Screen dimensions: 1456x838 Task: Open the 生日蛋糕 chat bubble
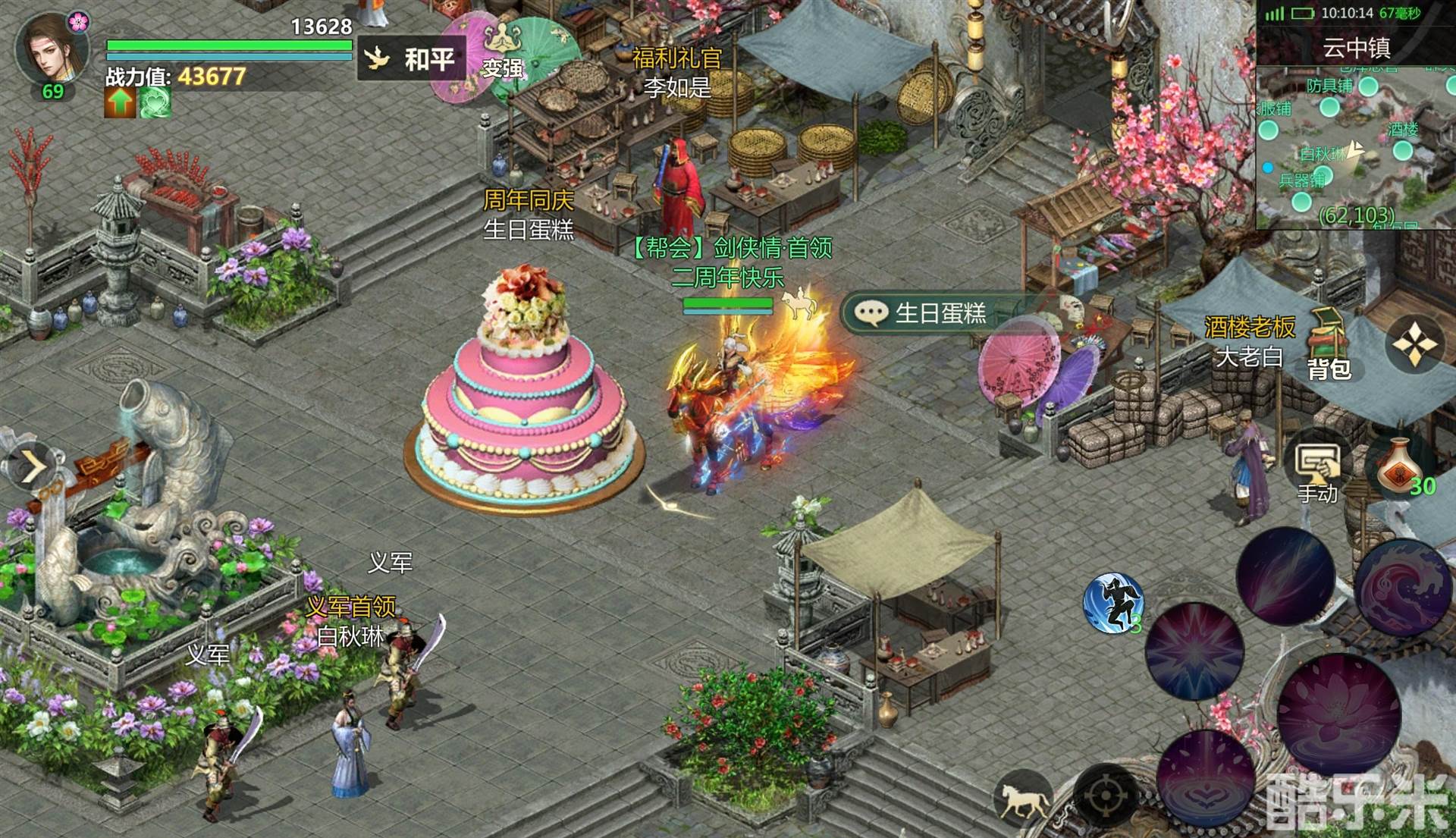pos(921,313)
